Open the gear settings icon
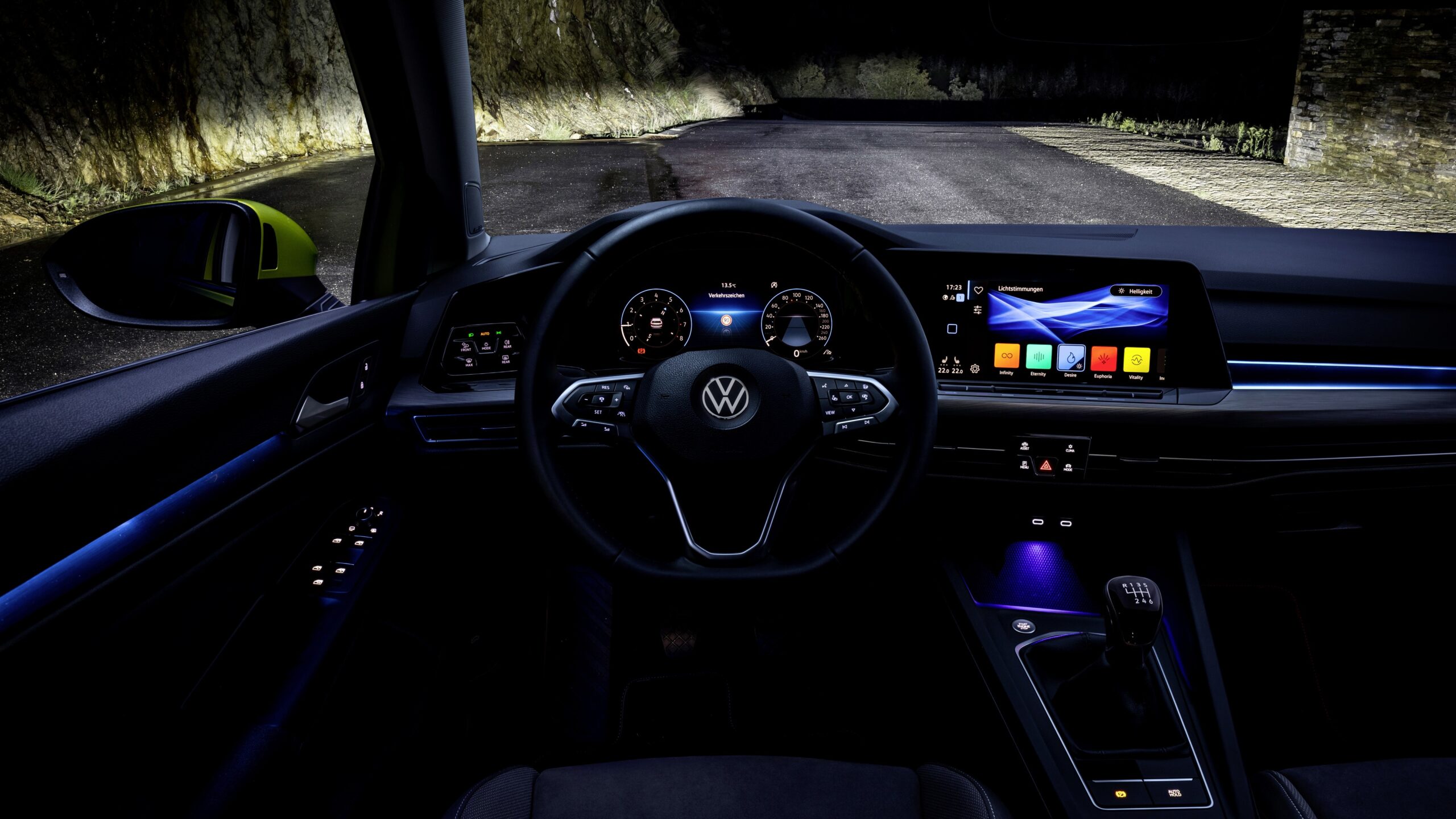 click(975, 369)
